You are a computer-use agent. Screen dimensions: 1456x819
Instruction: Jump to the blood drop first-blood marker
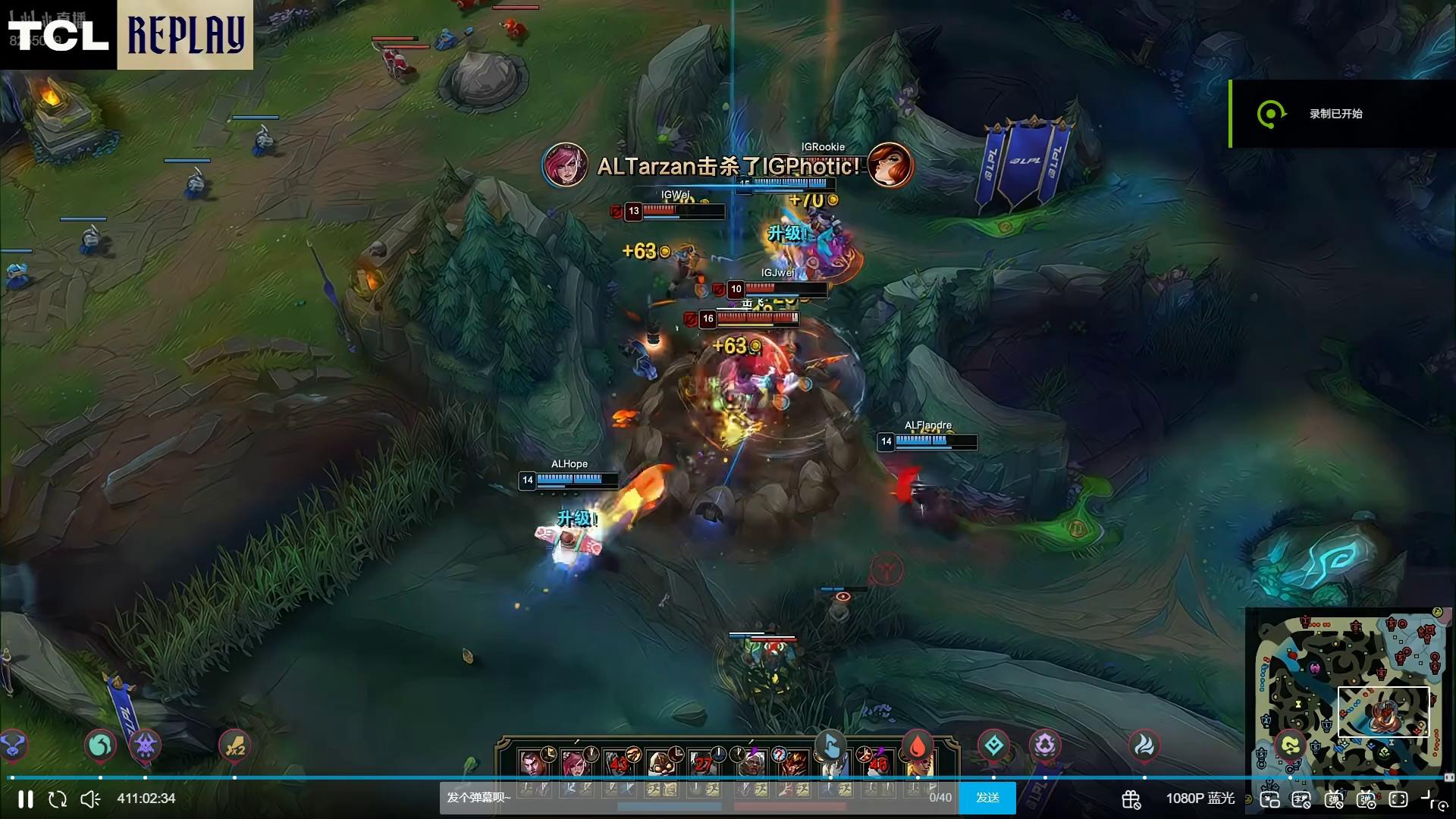[917, 747]
